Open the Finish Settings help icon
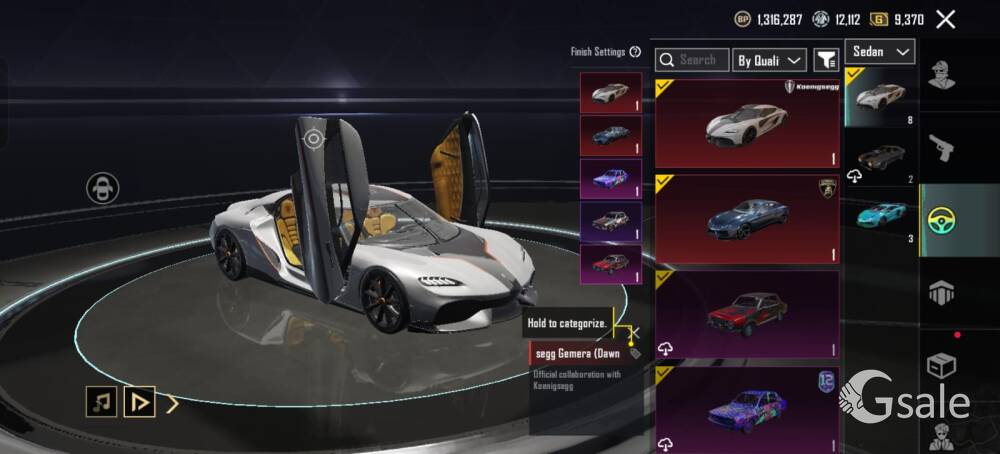This screenshot has height=454, width=1000. coord(635,52)
